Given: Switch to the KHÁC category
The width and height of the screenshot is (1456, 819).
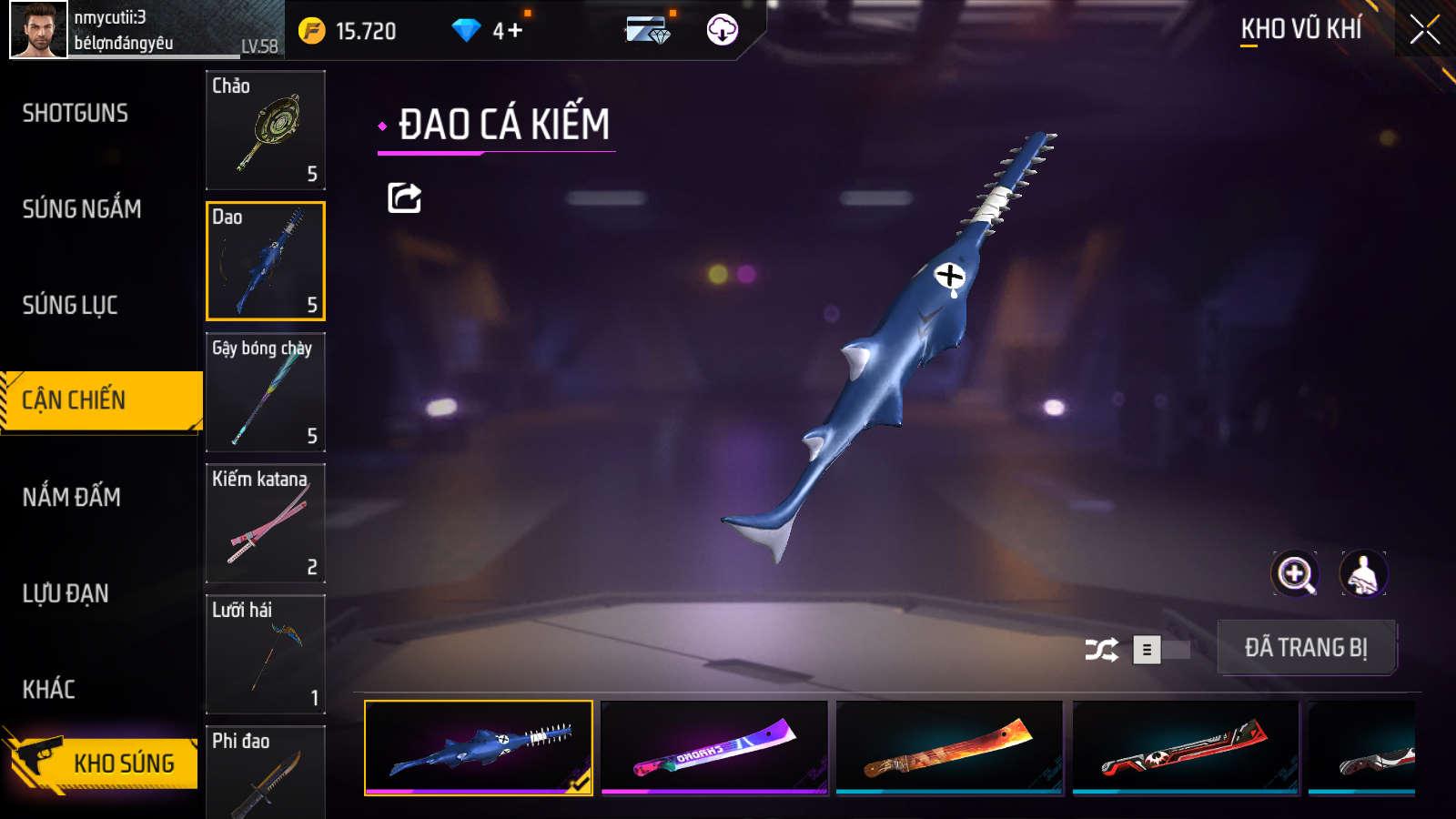Looking at the screenshot, I should coord(49,689).
